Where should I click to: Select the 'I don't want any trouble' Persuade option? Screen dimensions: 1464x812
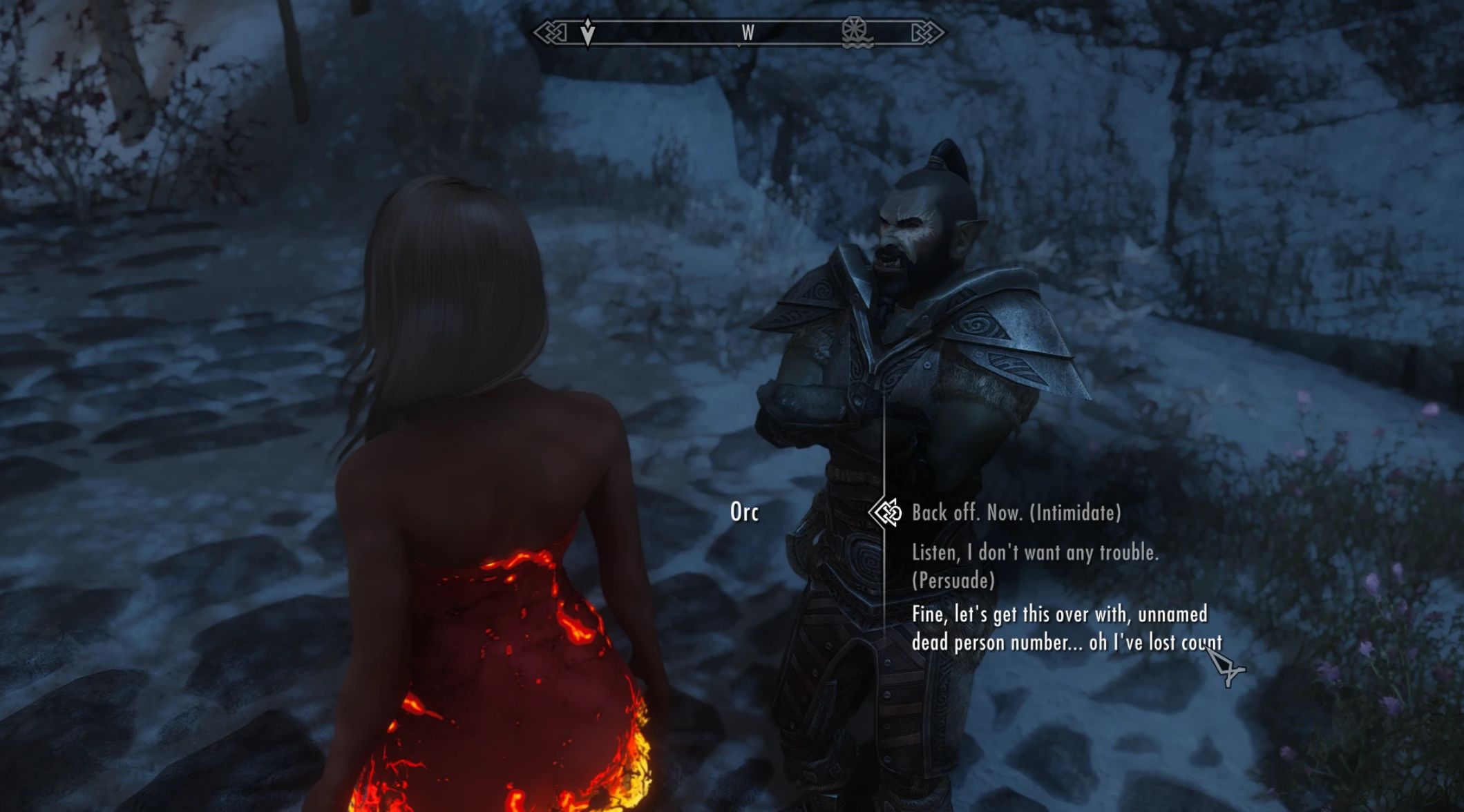click(1035, 566)
